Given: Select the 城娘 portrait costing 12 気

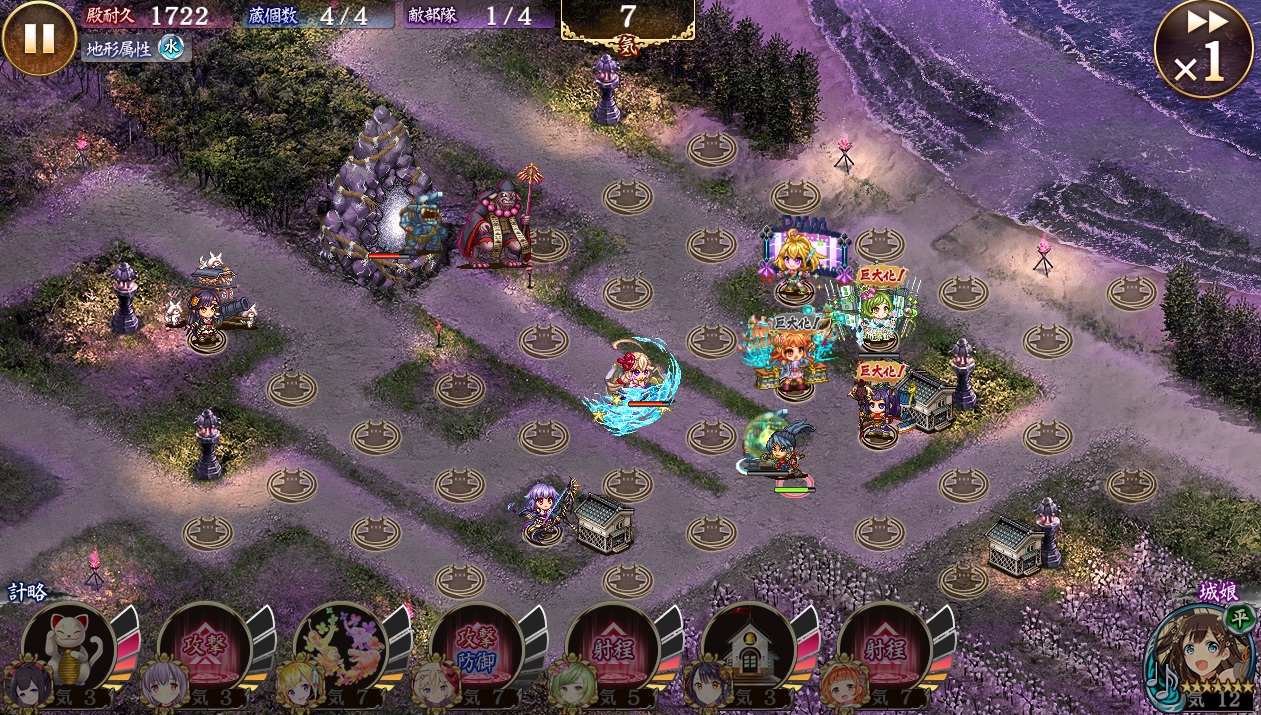Looking at the screenshot, I should [x=1201, y=653].
